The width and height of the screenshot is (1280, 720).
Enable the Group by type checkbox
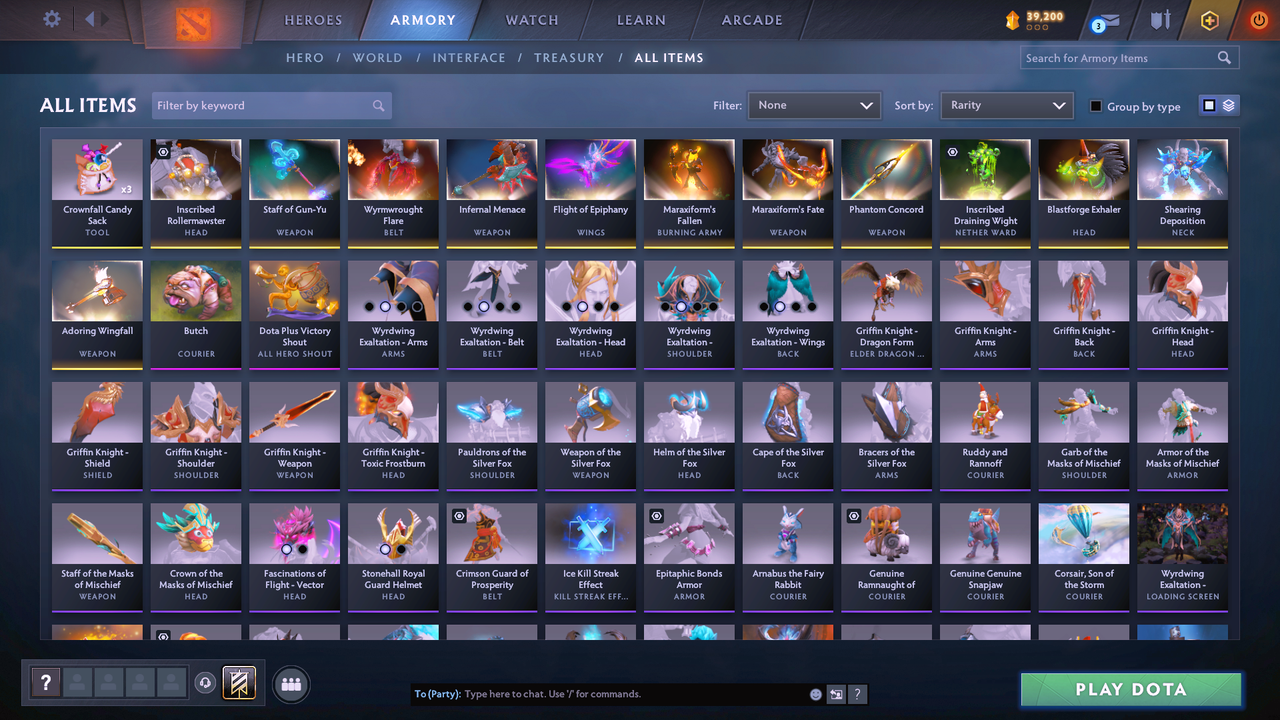(x=1097, y=106)
